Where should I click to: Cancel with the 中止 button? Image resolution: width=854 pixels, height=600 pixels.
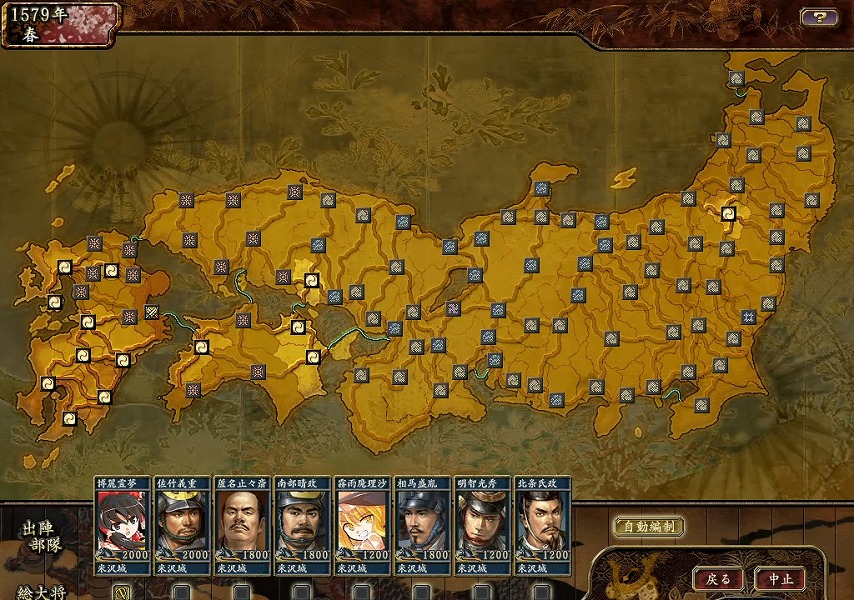[x=780, y=578]
